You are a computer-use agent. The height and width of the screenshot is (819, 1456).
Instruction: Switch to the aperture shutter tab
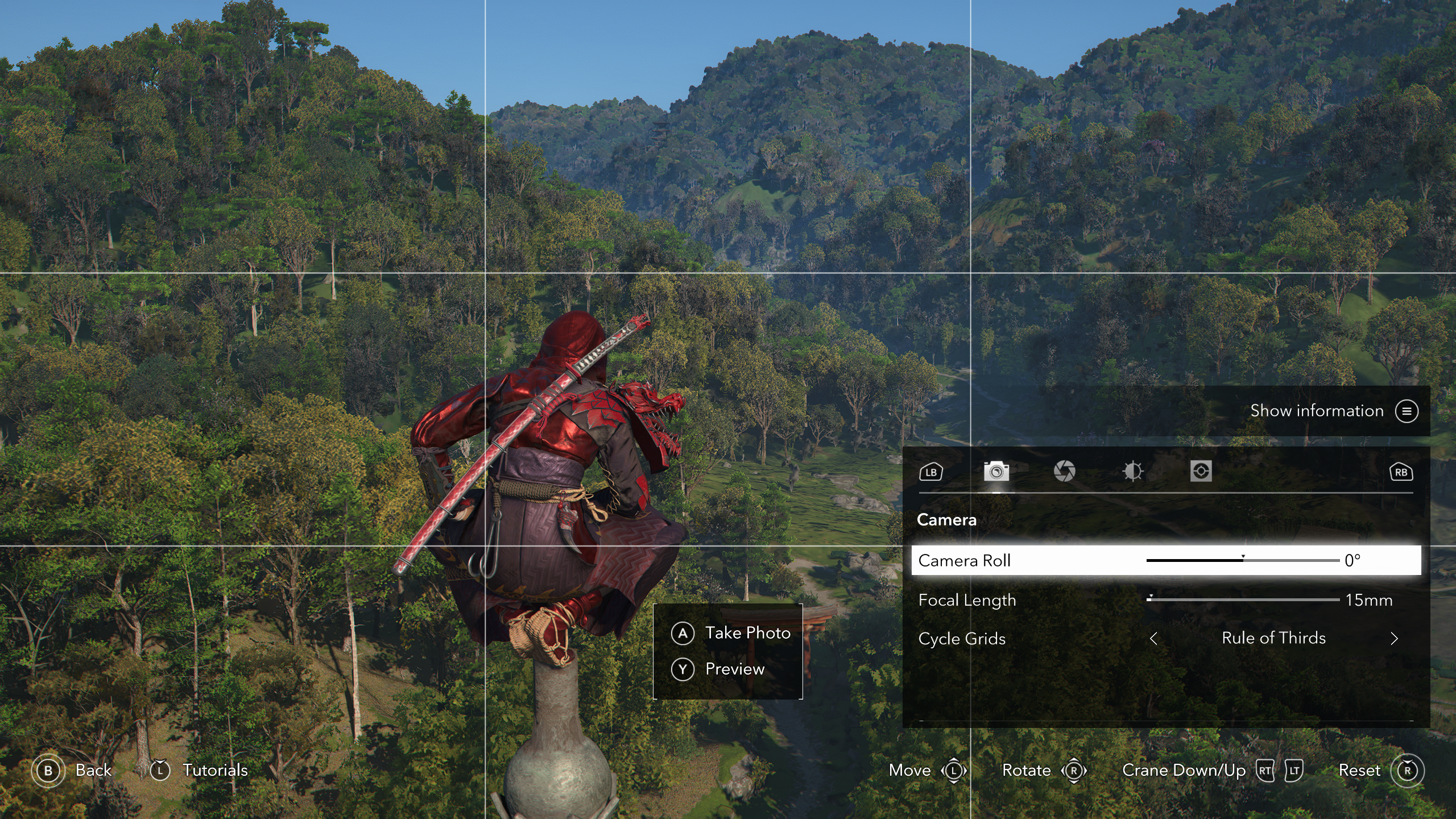[x=1064, y=471]
